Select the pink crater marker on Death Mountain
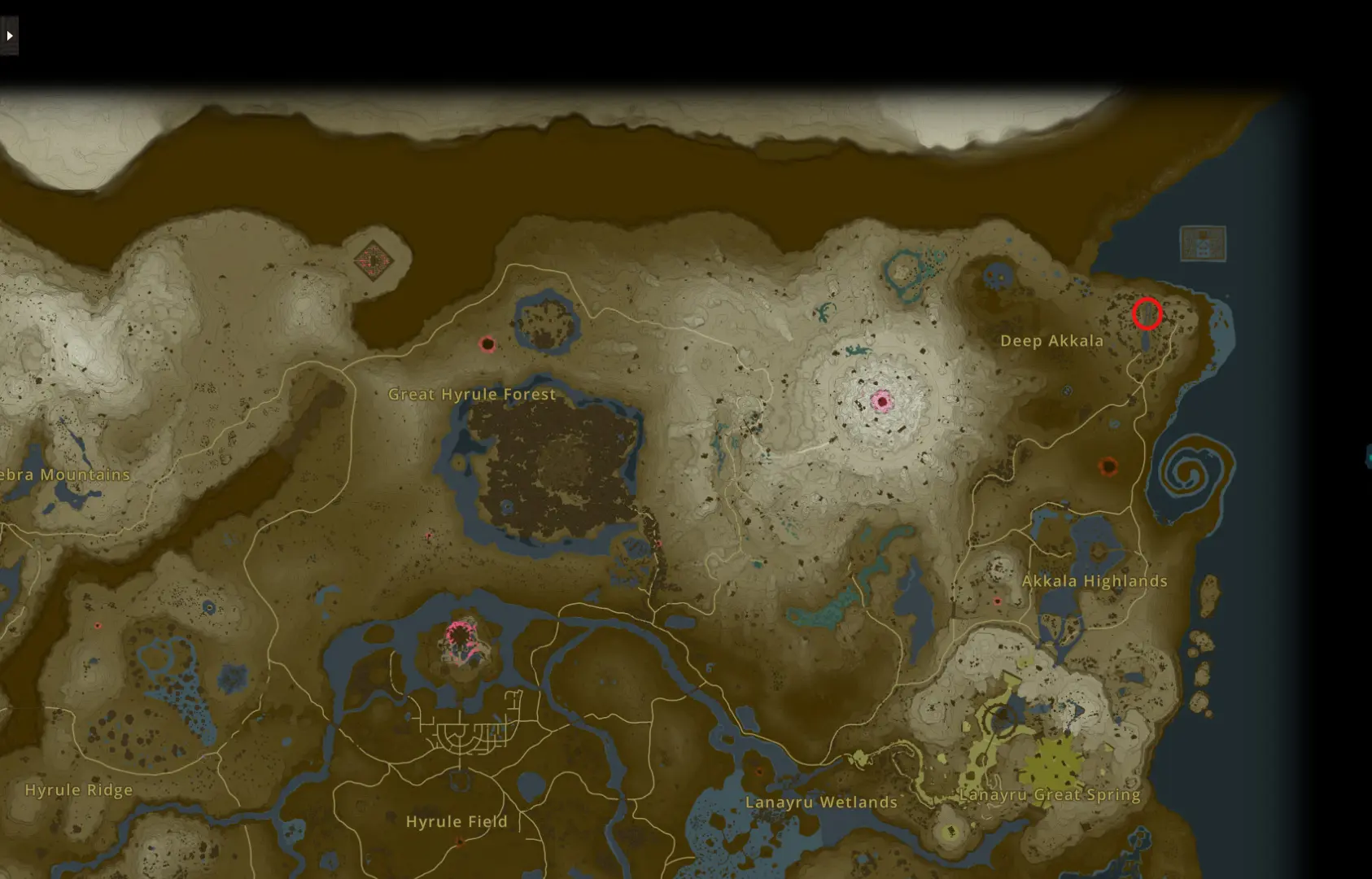 pos(881,401)
